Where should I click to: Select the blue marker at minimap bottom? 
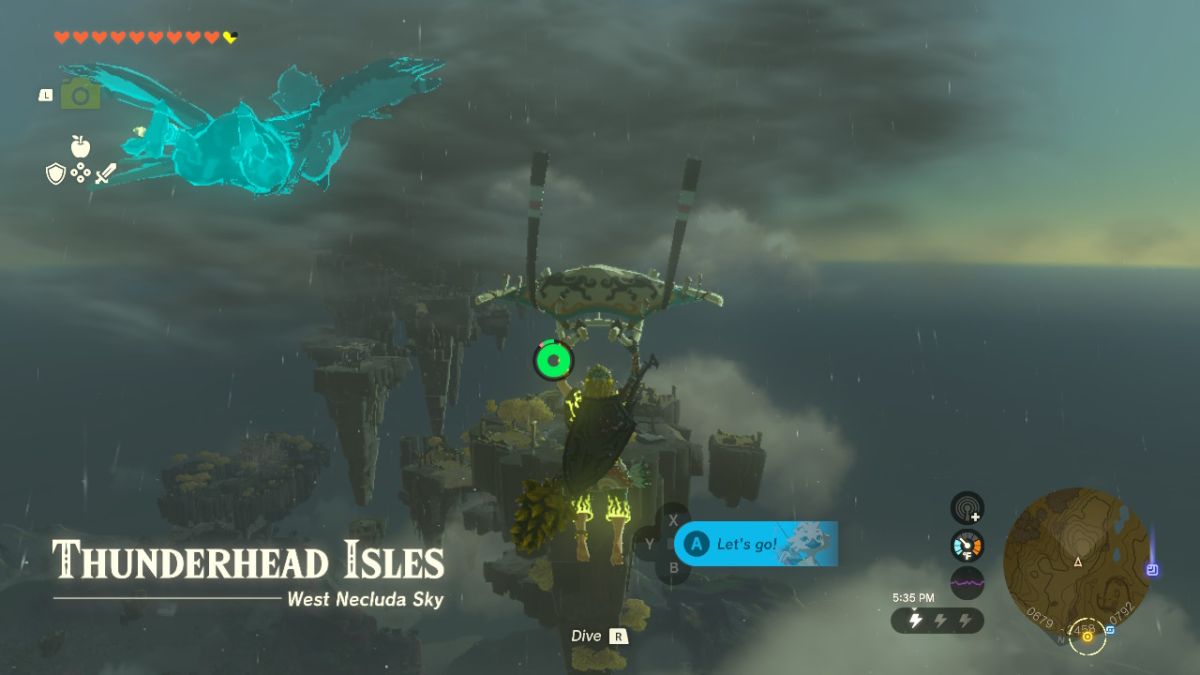pyautogui.click(x=1111, y=630)
